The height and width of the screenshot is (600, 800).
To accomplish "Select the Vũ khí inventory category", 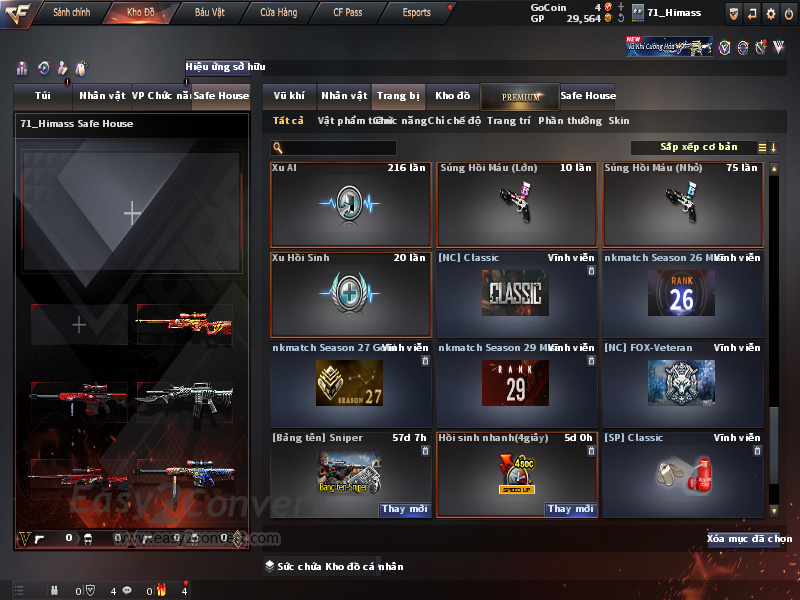I will 290,96.
